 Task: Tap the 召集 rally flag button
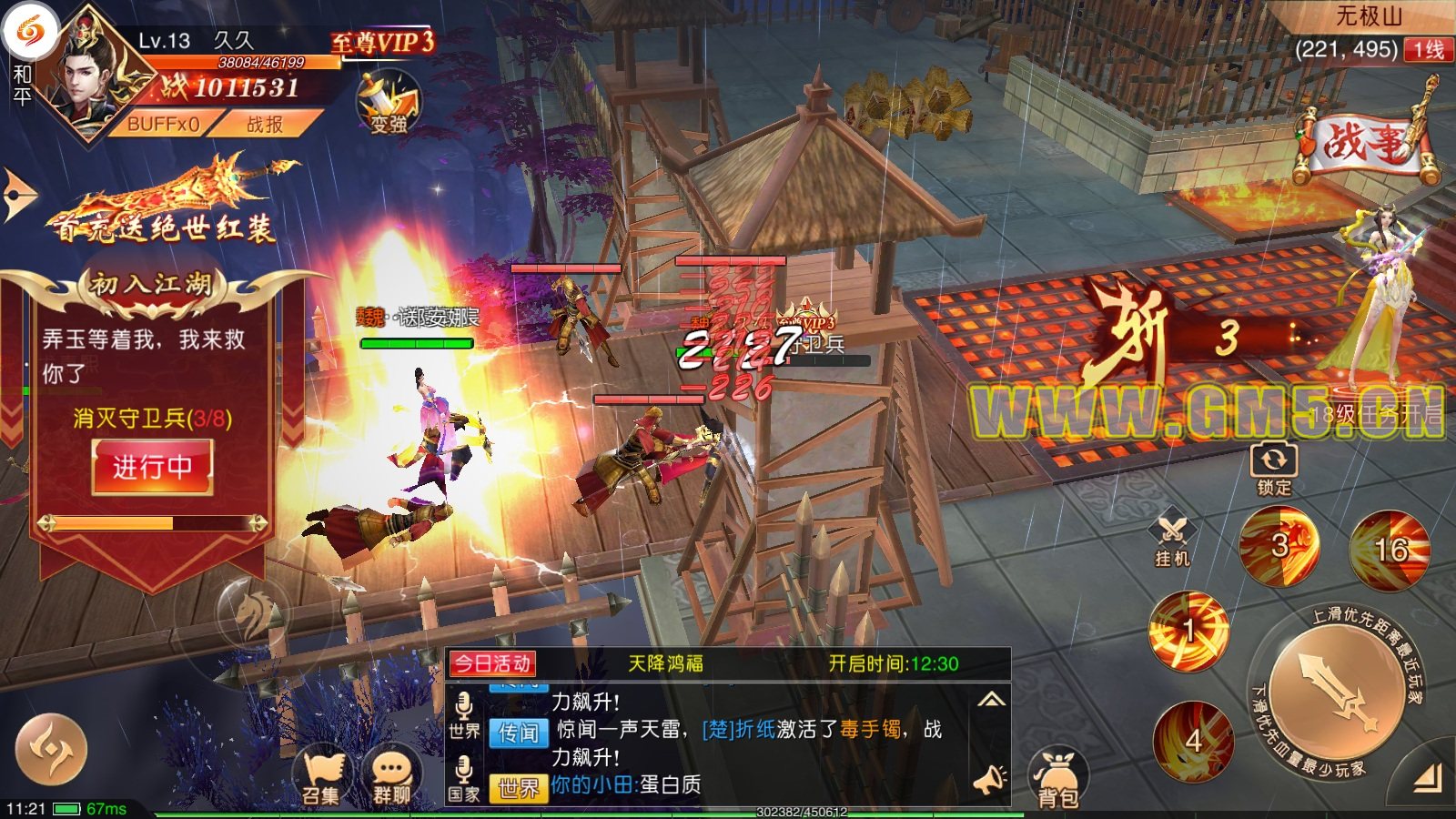[x=320, y=776]
